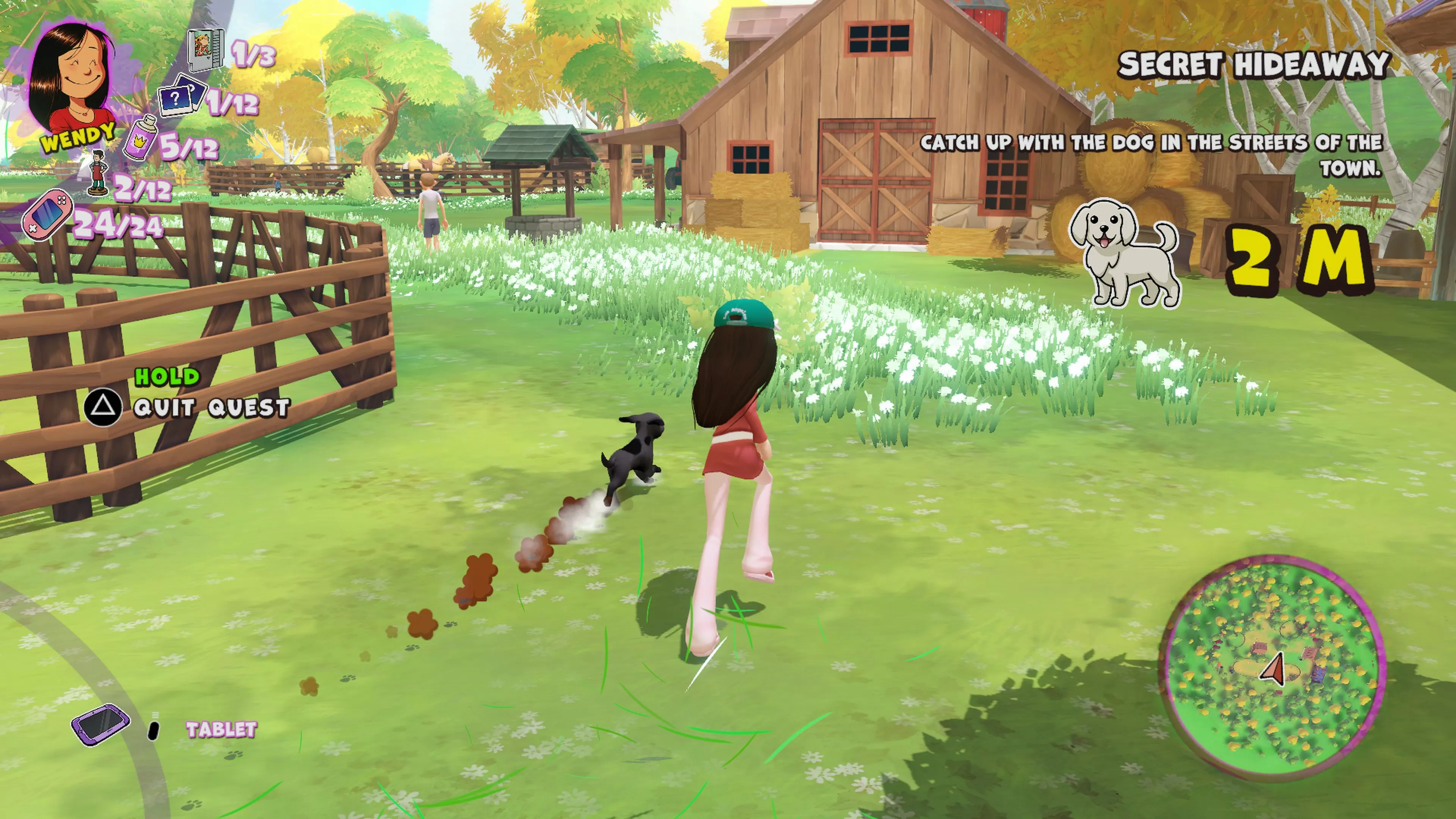Click the white dog tracker icon
1456x819 pixels.
(x=1124, y=251)
